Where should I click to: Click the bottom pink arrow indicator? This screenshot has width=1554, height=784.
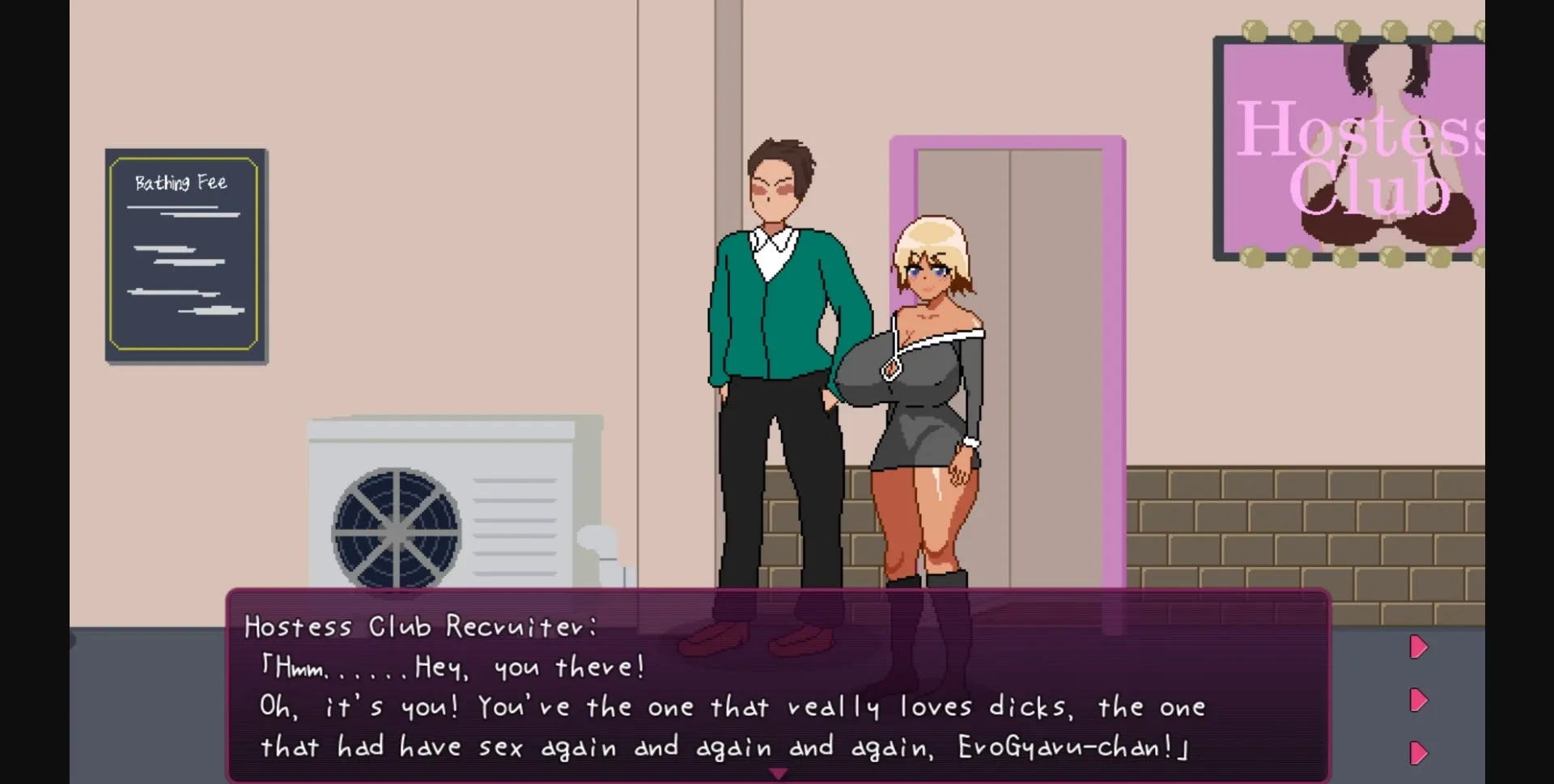tap(1419, 754)
